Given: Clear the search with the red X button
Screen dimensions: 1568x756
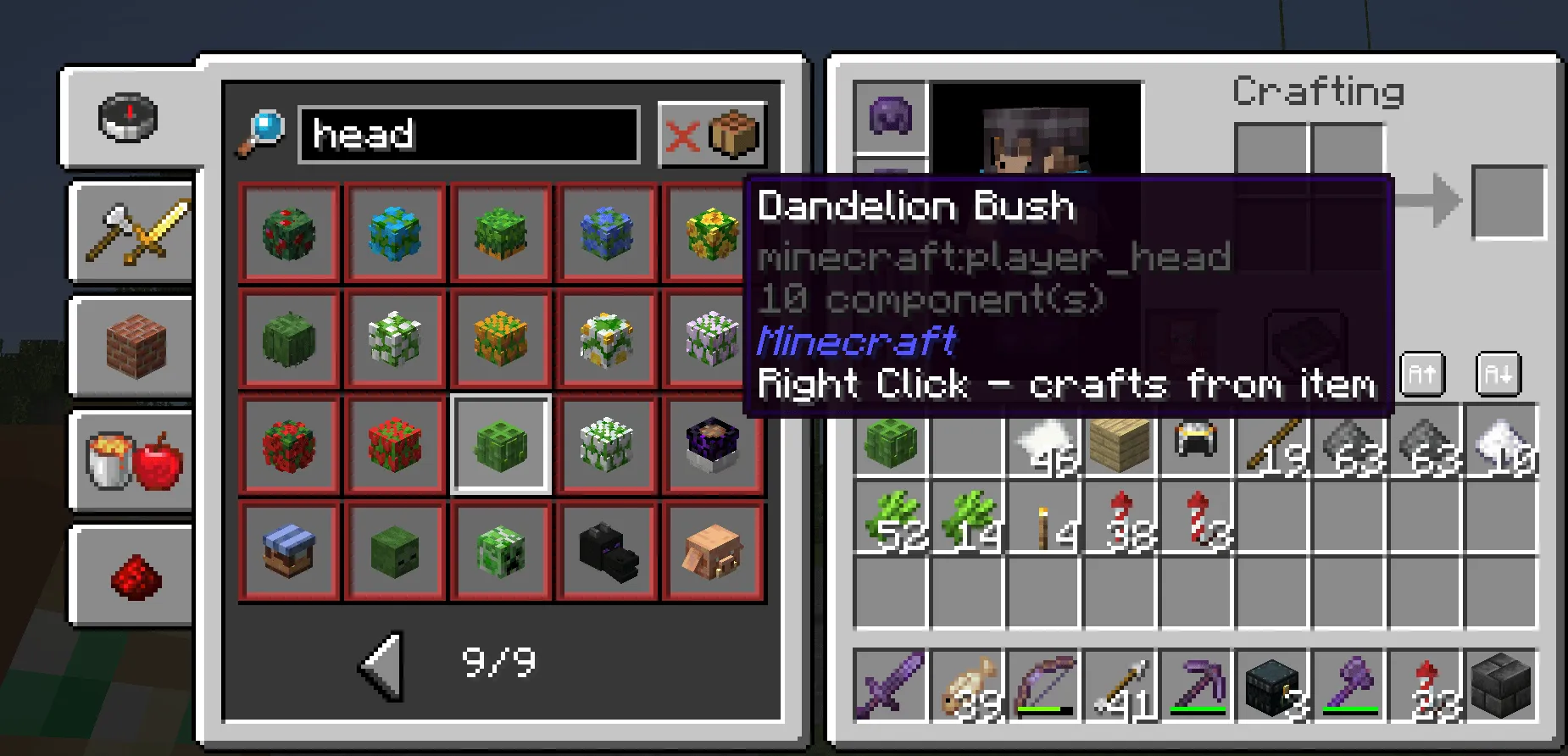Looking at the screenshot, I should point(685,134).
